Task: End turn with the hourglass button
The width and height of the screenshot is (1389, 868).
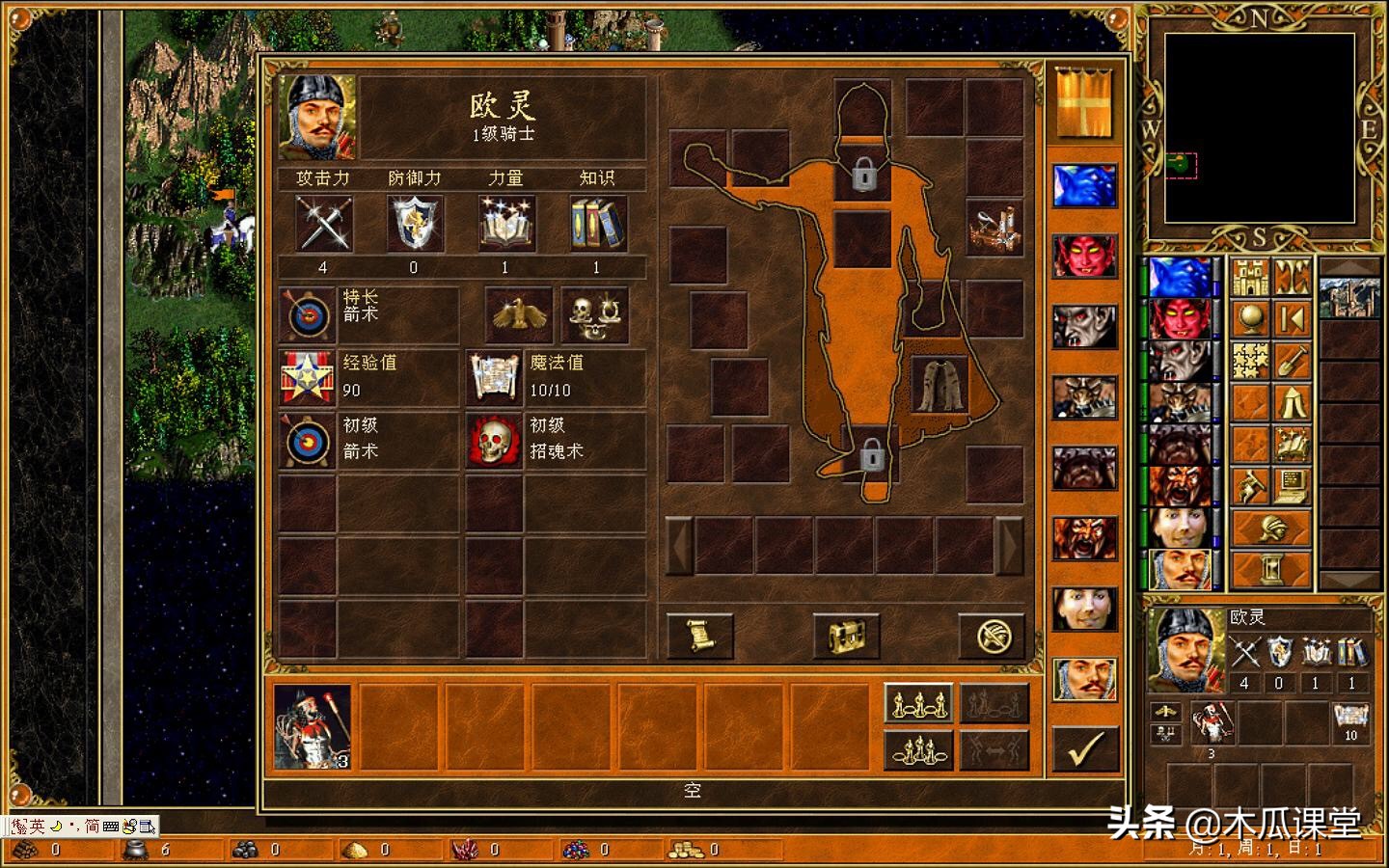Action: tap(1271, 569)
